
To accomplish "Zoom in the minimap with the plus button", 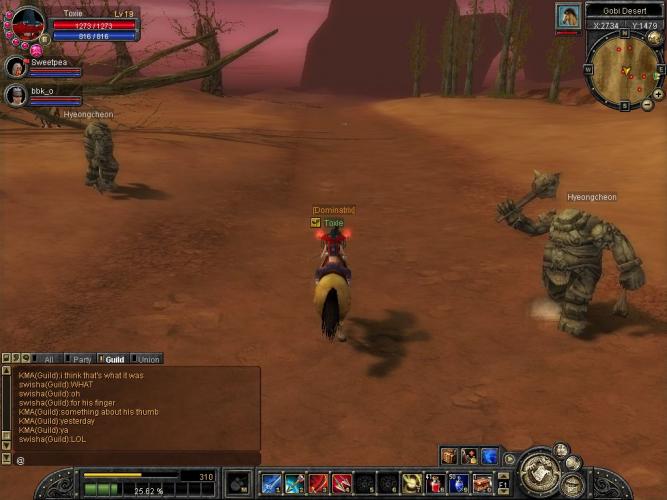I will pyautogui.click(x=658, y=94).
